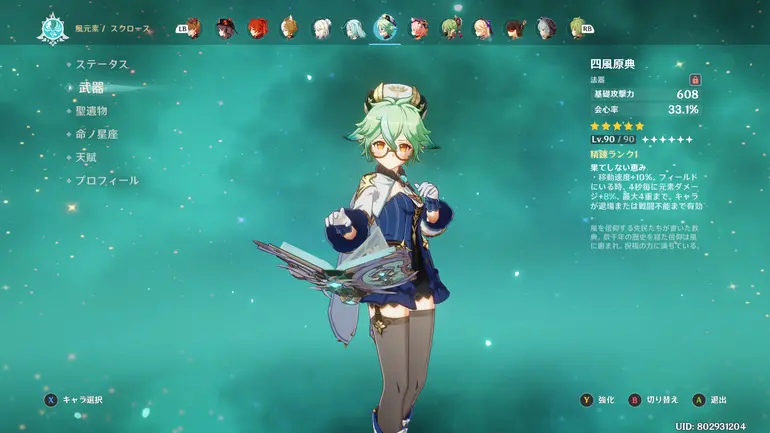770x433 pixels.
Task: Choose the Hu Tao portrait with black hat
Action: coord(226,28)
